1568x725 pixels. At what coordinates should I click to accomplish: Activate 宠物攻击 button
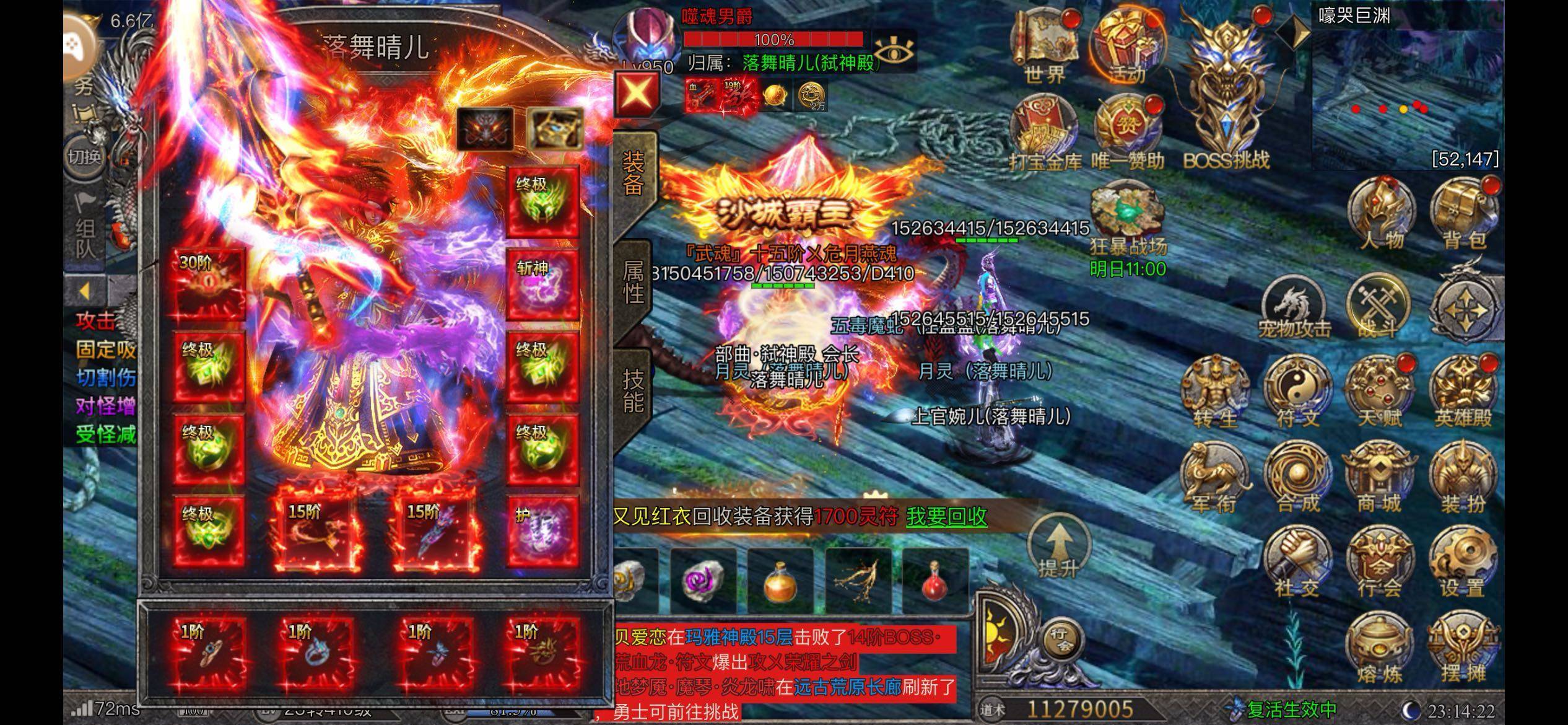[x=1294, y=307]
